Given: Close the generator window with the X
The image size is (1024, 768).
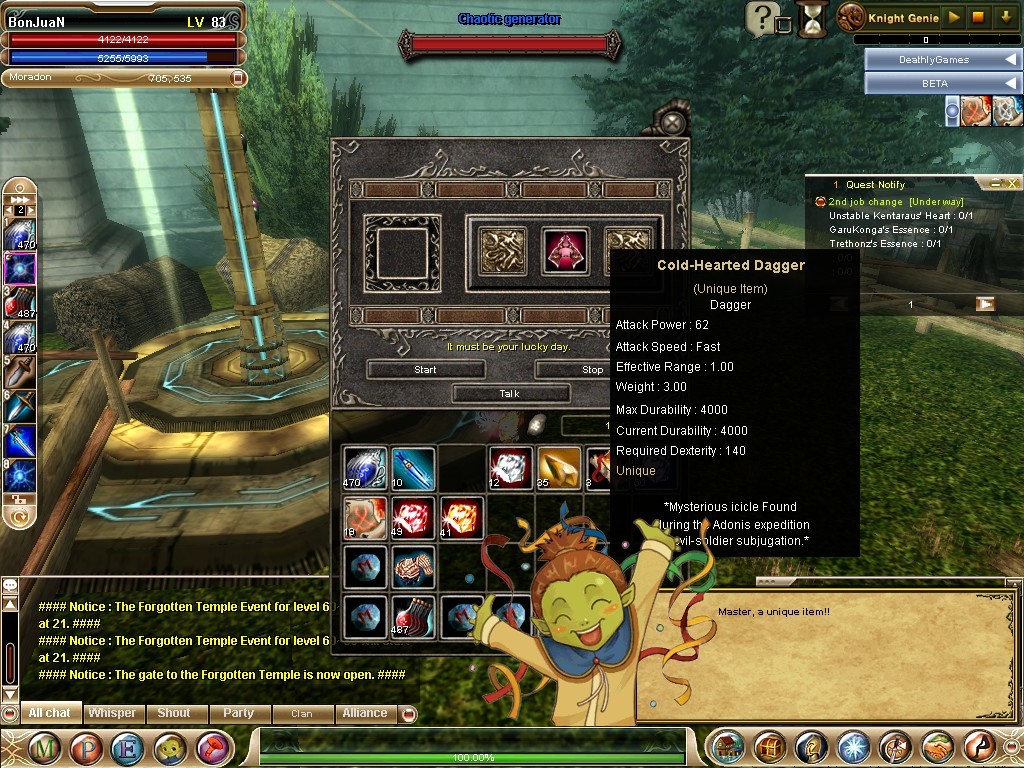Looking at the screenshot, I should (x=673, y=123).
